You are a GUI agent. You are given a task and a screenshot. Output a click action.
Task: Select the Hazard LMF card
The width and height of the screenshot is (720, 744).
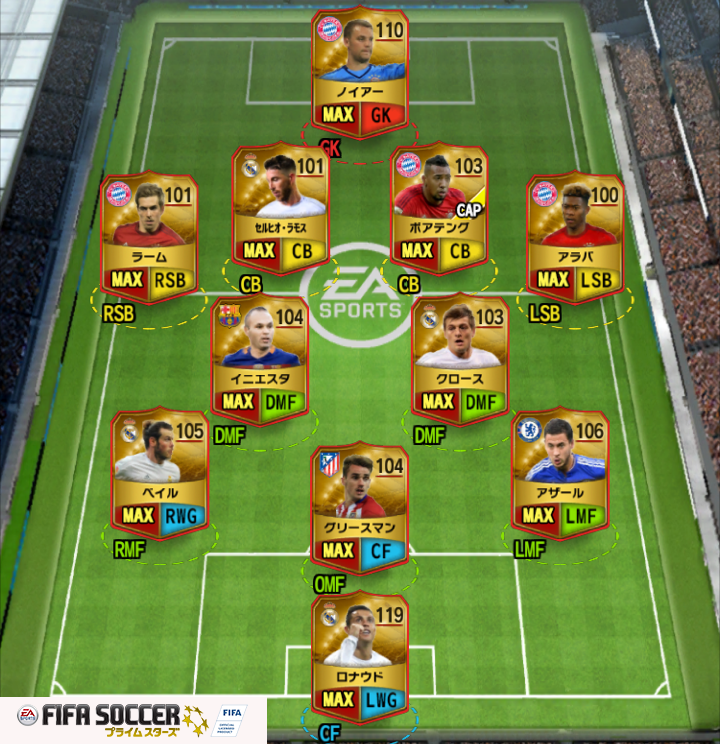559,472
